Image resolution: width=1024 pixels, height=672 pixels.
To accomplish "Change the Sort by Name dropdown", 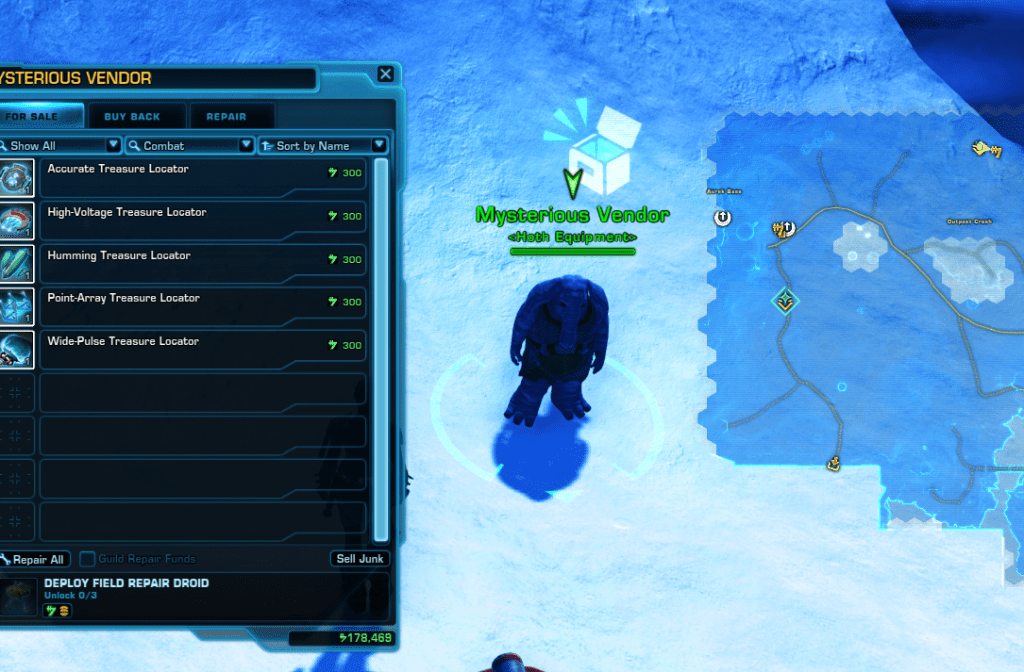I will (x=322, y=146).
